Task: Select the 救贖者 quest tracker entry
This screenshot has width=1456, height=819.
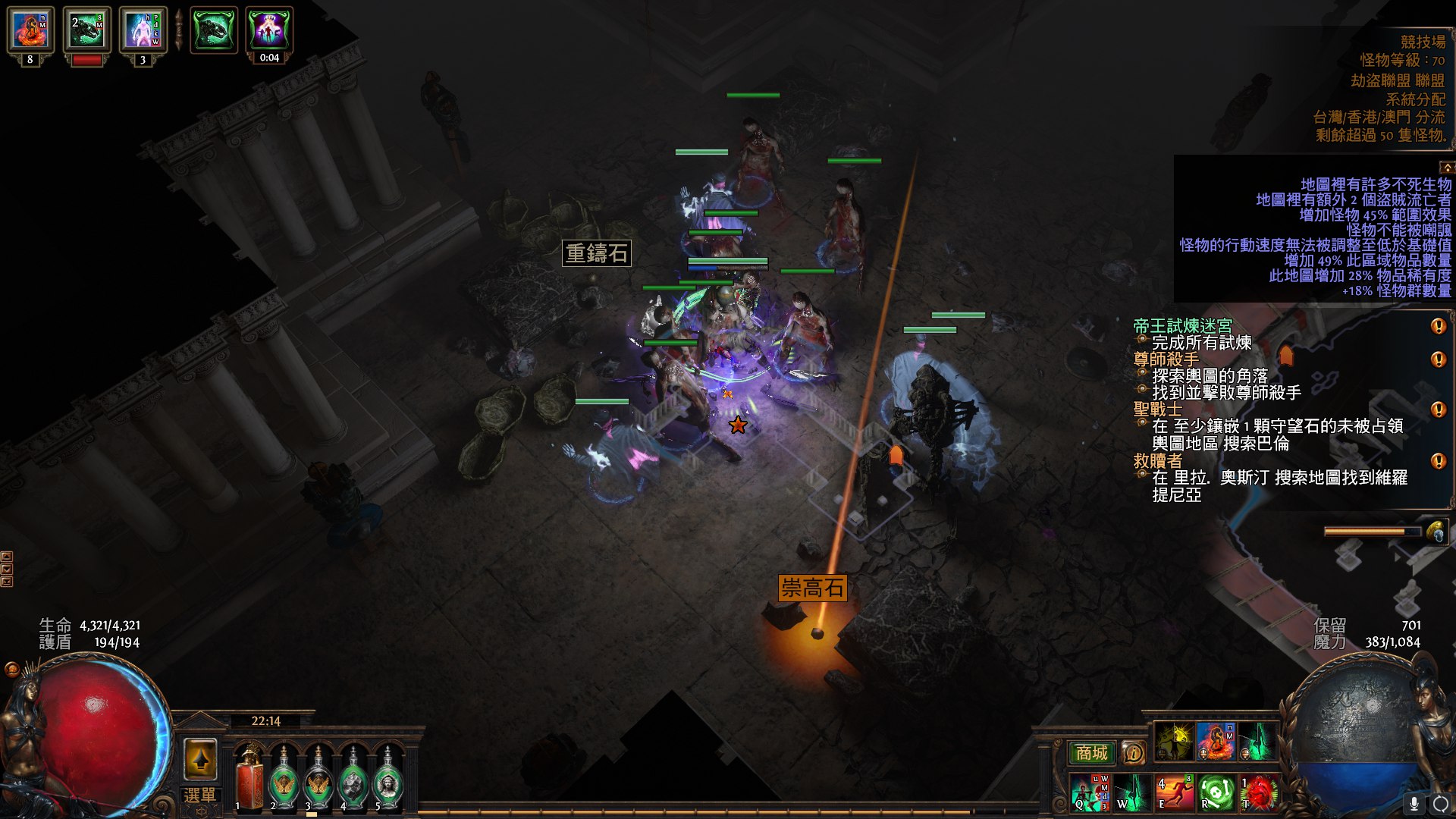Action: [x=1157, y=460]
